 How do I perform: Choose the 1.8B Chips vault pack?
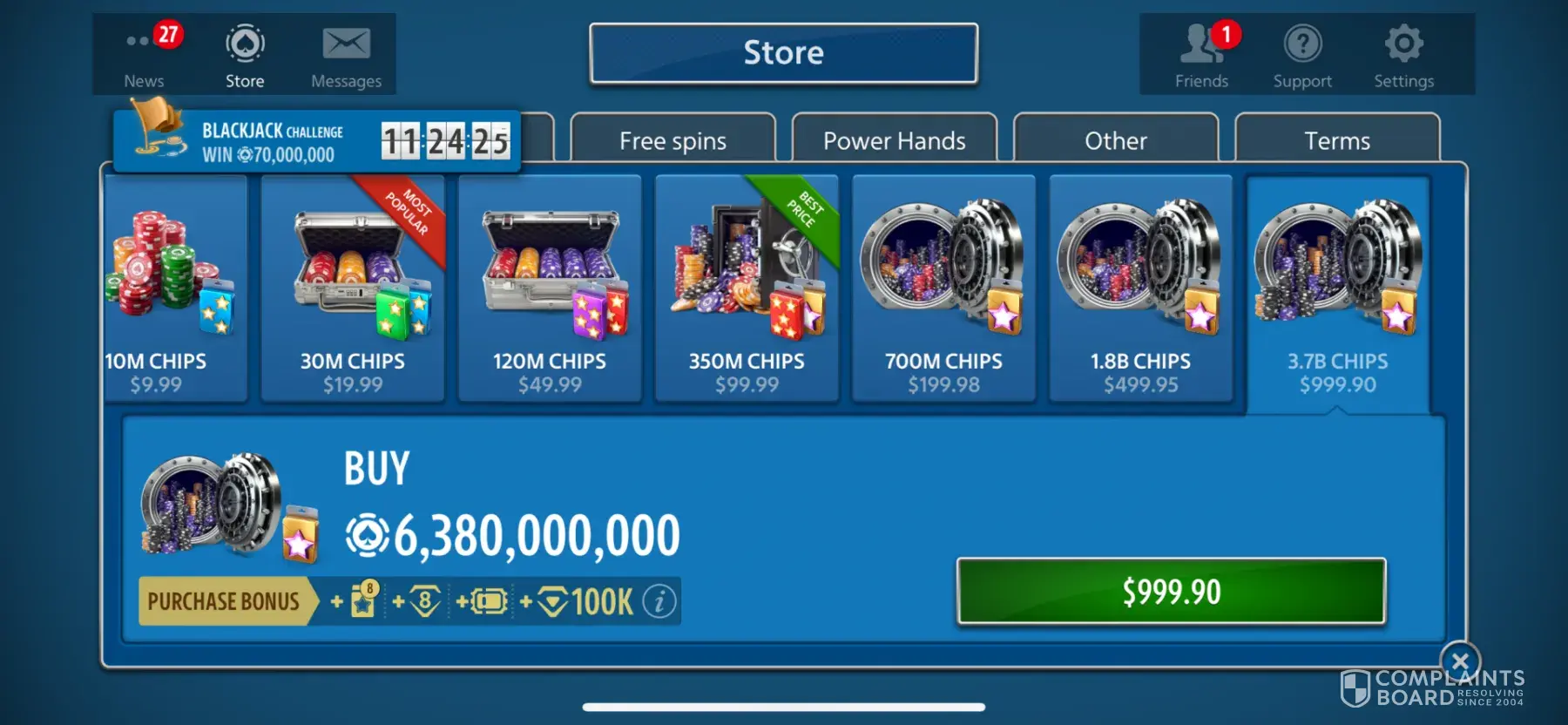[1140, 288]
